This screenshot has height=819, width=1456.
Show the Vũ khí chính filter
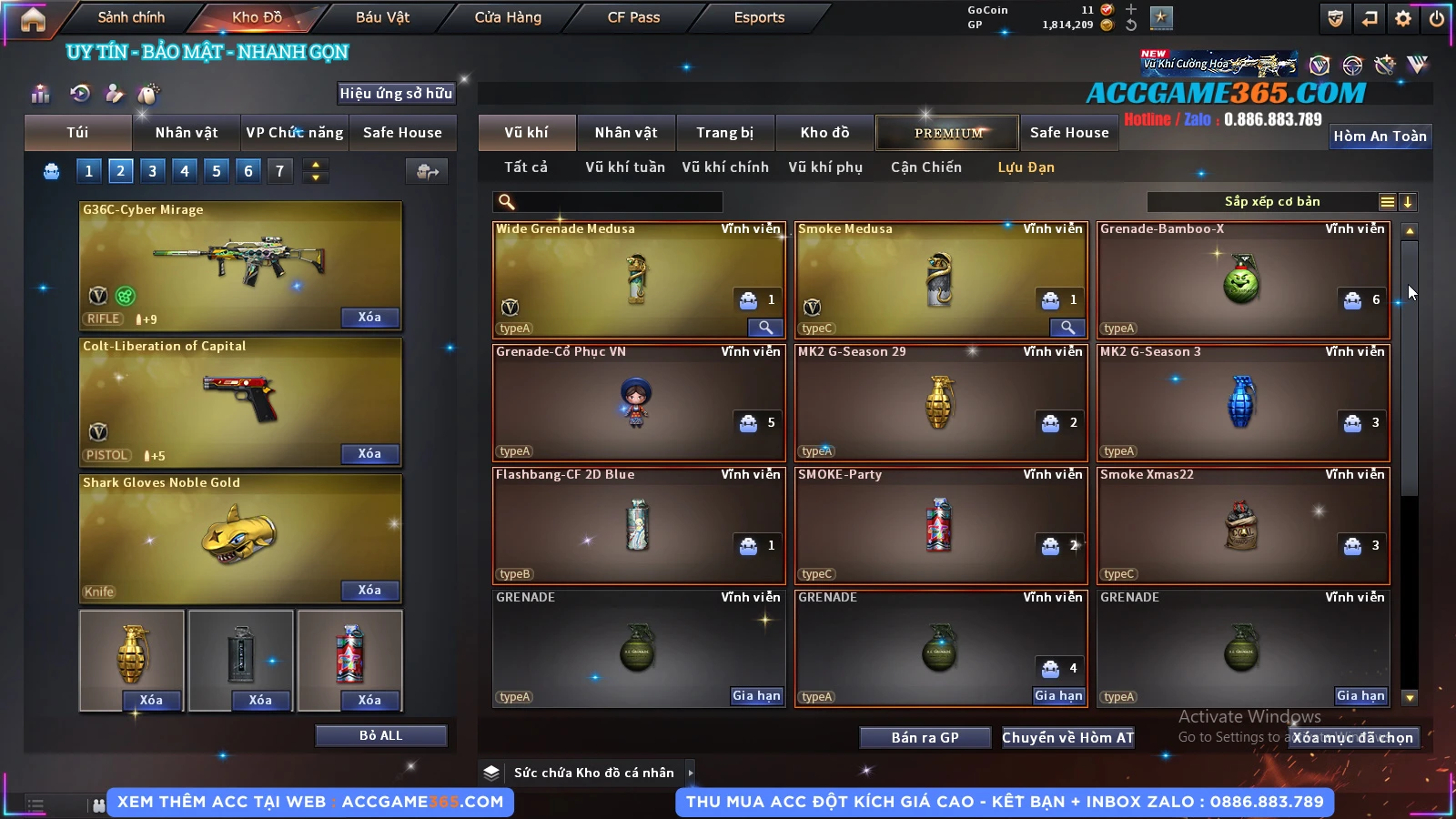725,167
